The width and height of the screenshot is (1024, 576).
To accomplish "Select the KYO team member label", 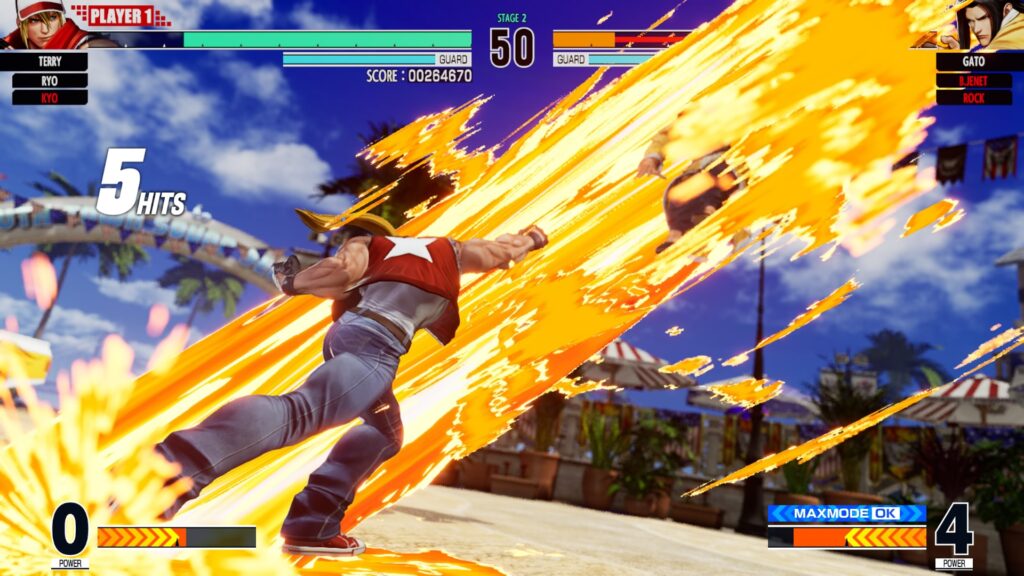I will (x=50, y=98).
